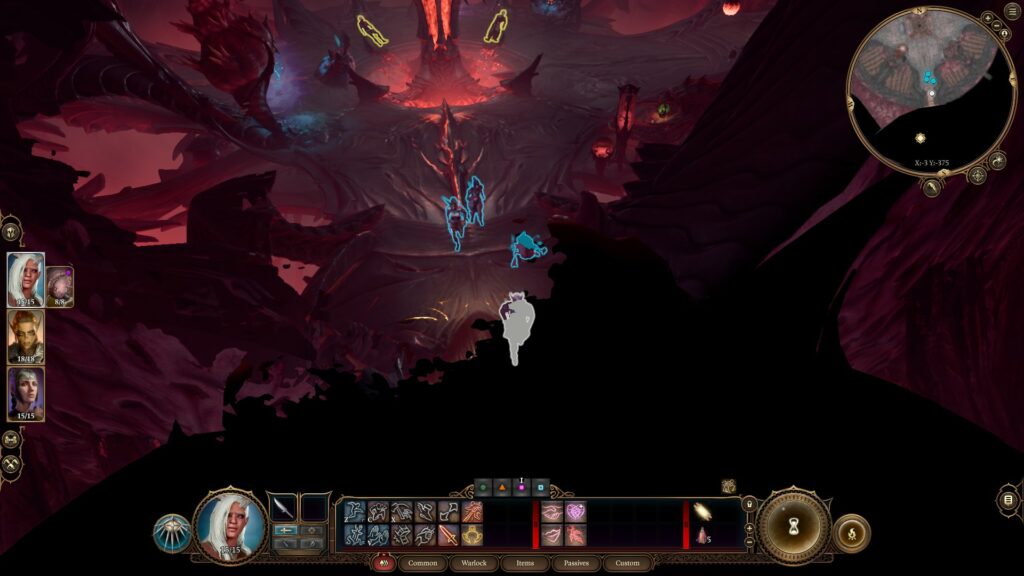Screen dimensions: 1024x576
Task: Click the campfire rest button
Action: 851,533
